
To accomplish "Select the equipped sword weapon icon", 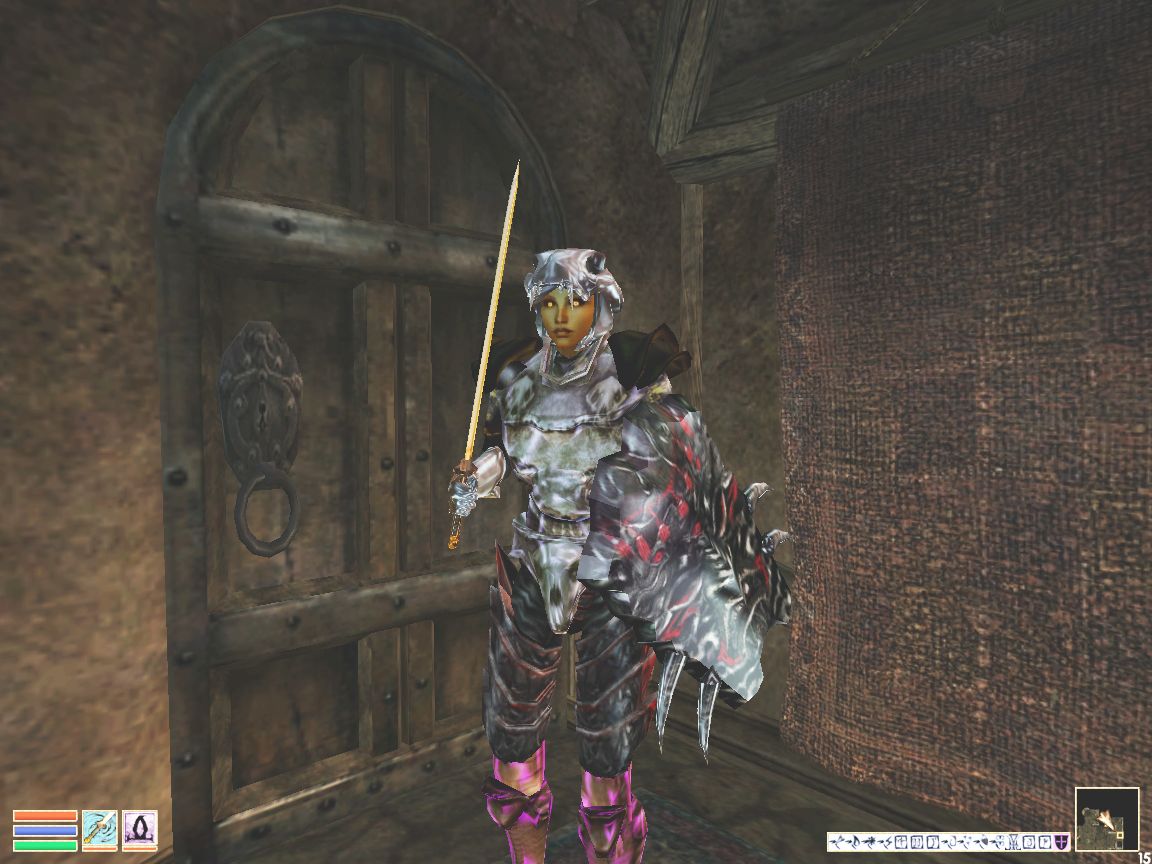I will coord(99,829).
